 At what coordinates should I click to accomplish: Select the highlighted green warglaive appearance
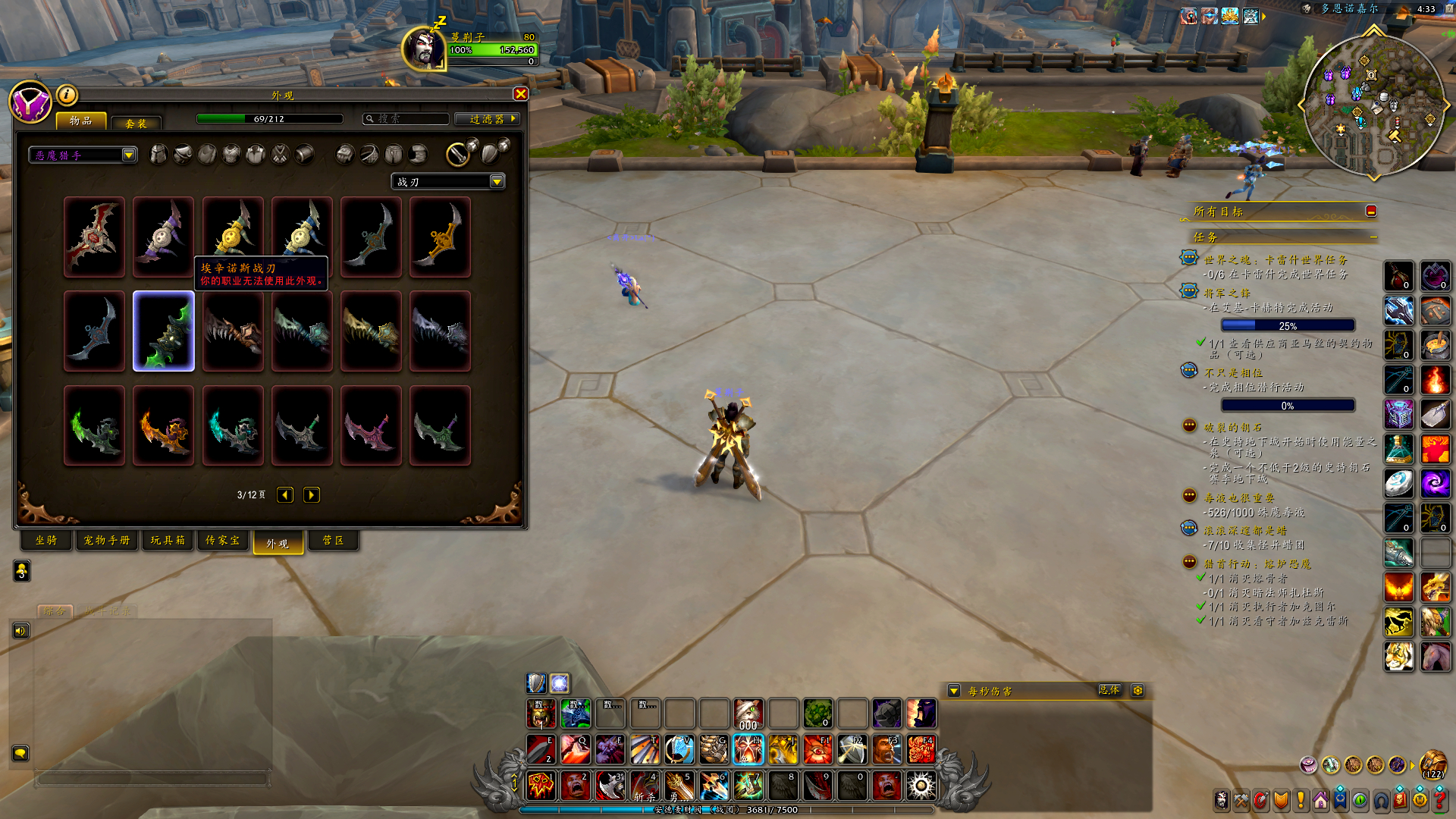tap(164, 331)
